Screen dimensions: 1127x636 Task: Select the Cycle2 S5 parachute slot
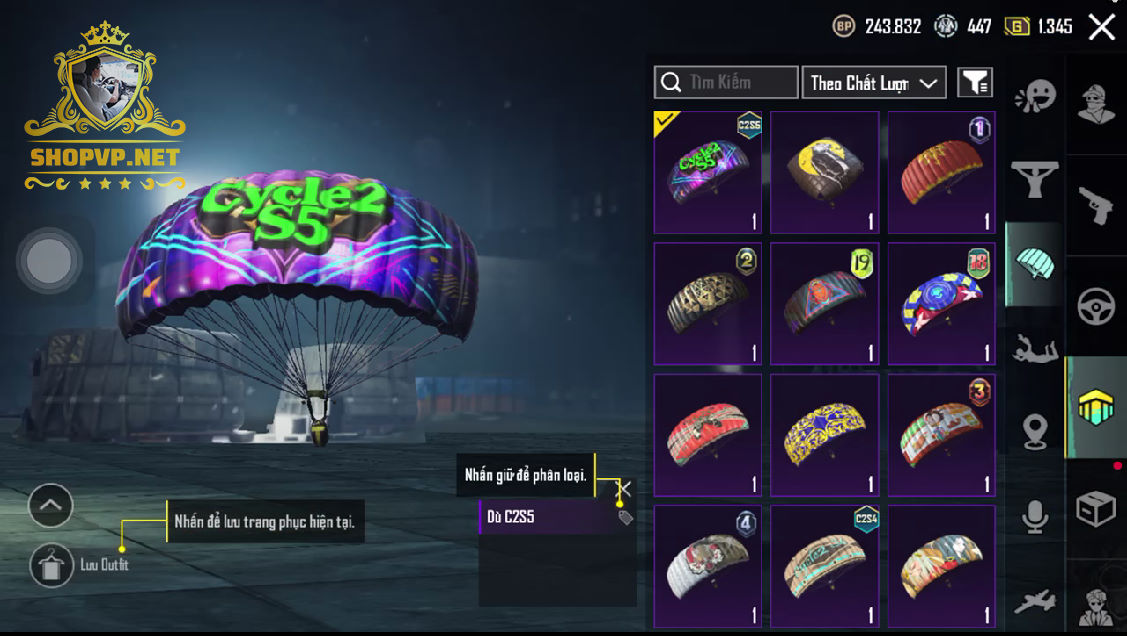(x=708, y=172)
